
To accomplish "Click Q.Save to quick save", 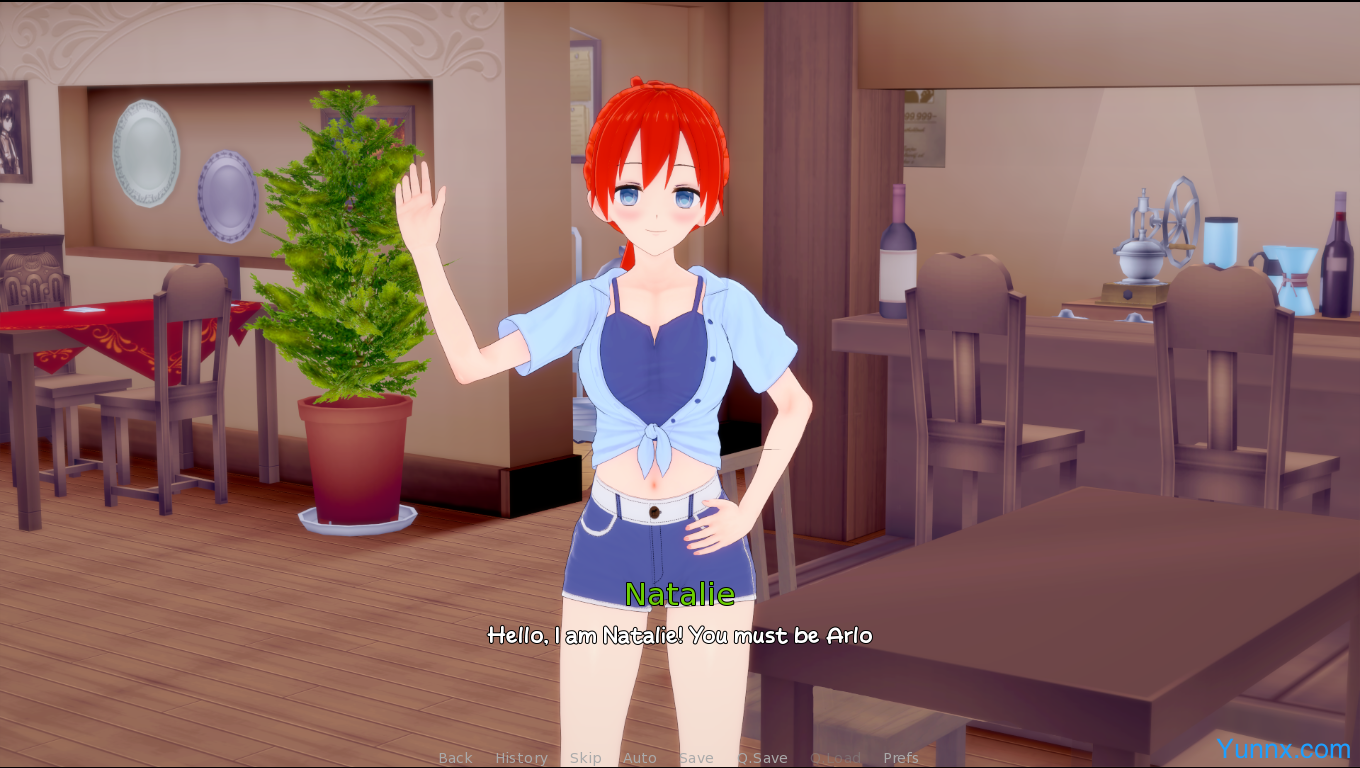I will (763, 758).
